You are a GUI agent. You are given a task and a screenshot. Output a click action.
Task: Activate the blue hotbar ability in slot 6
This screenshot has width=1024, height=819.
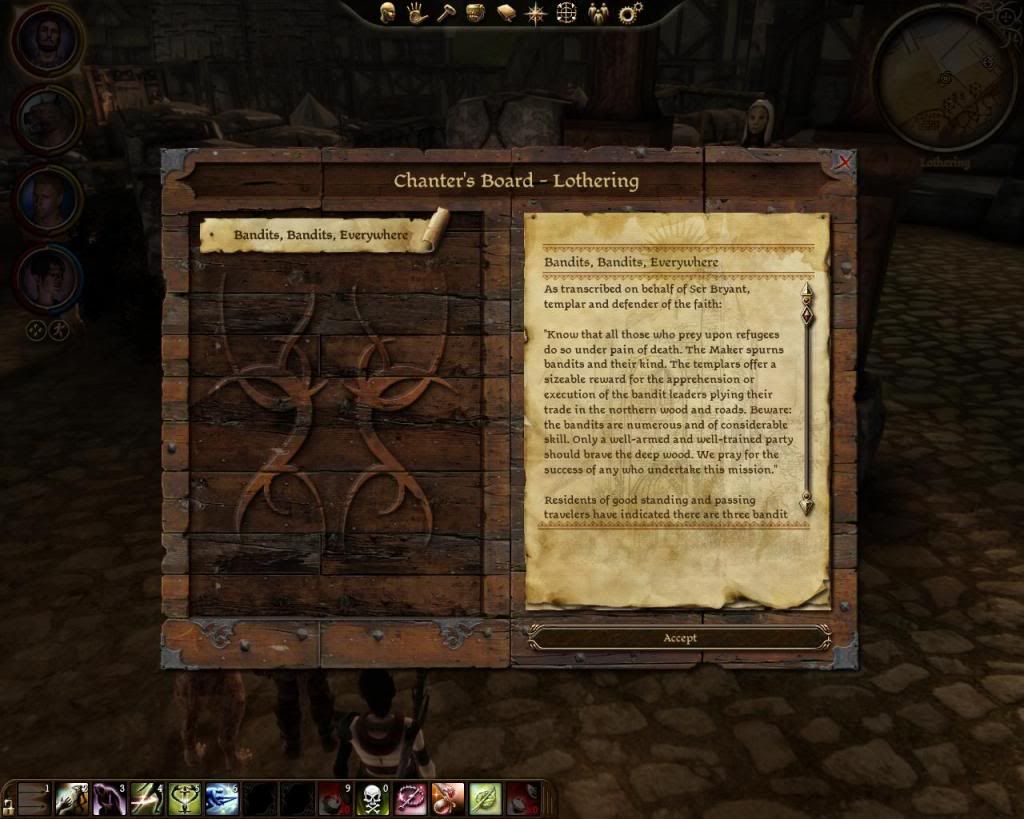tap(221, 799)
